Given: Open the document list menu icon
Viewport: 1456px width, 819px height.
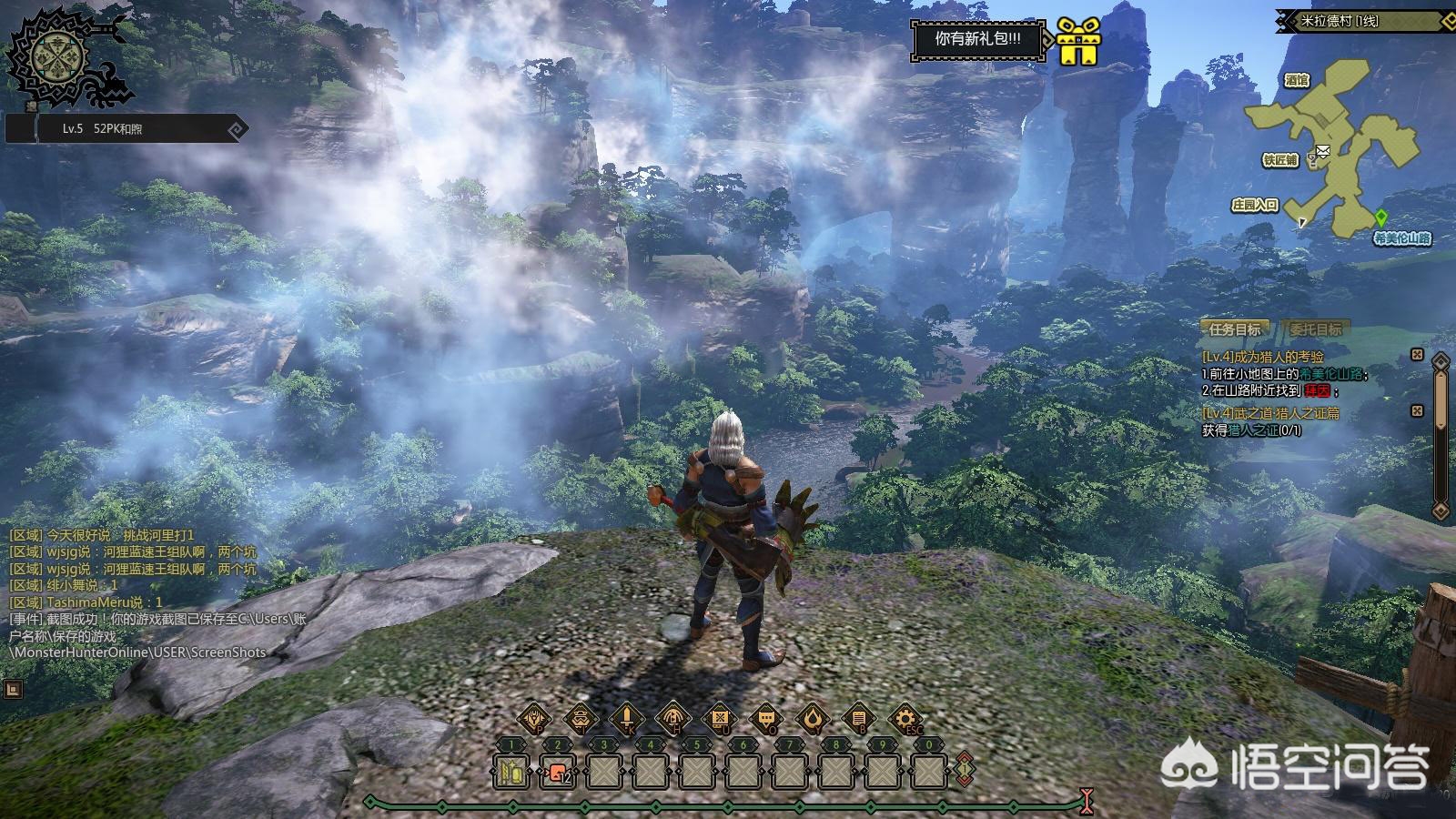Looking at the screenshot, I should pyautogui.click(x=859, y=719).
